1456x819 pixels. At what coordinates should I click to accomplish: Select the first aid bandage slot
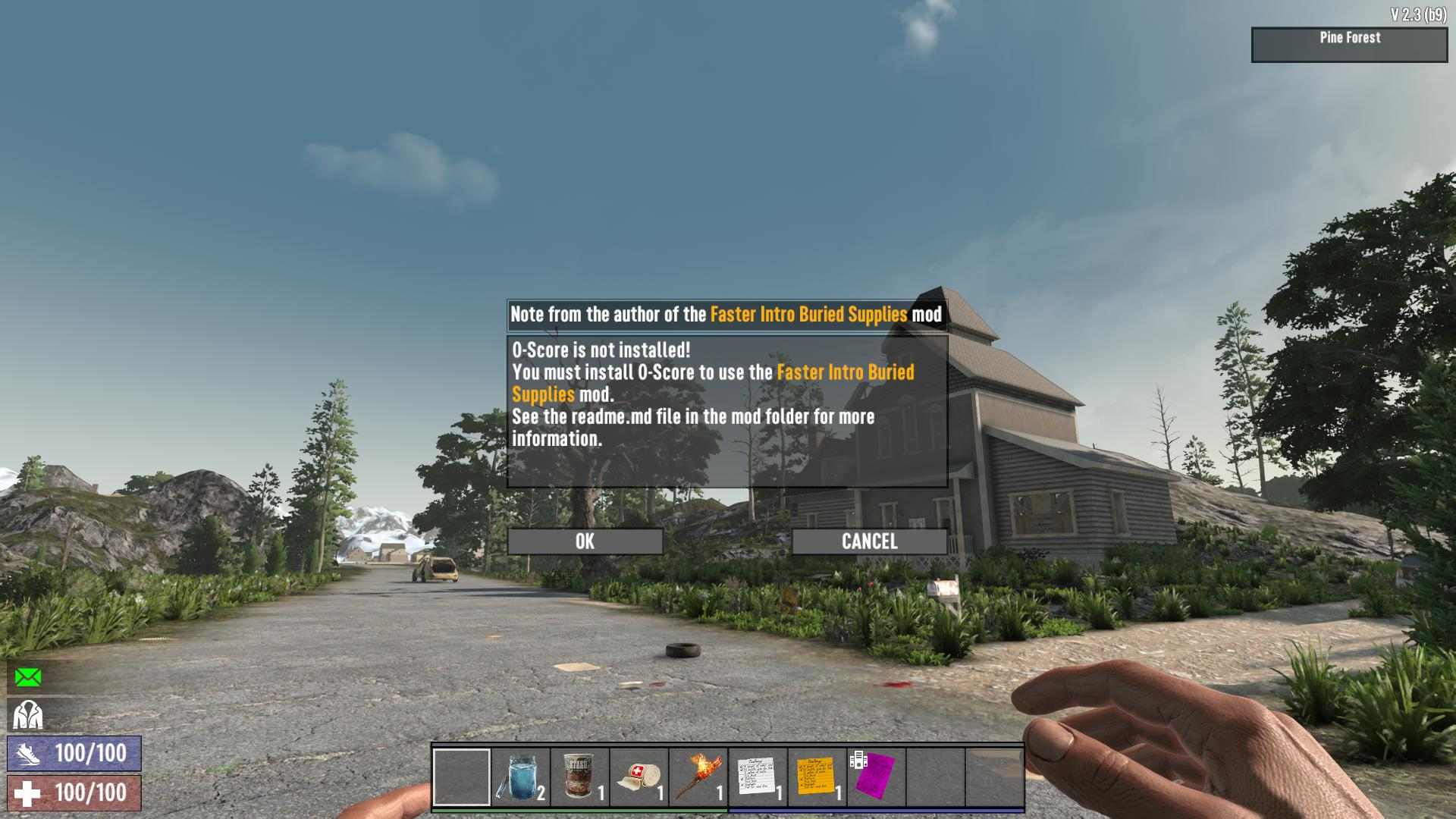pyautogui.click(x=639, y=777)
